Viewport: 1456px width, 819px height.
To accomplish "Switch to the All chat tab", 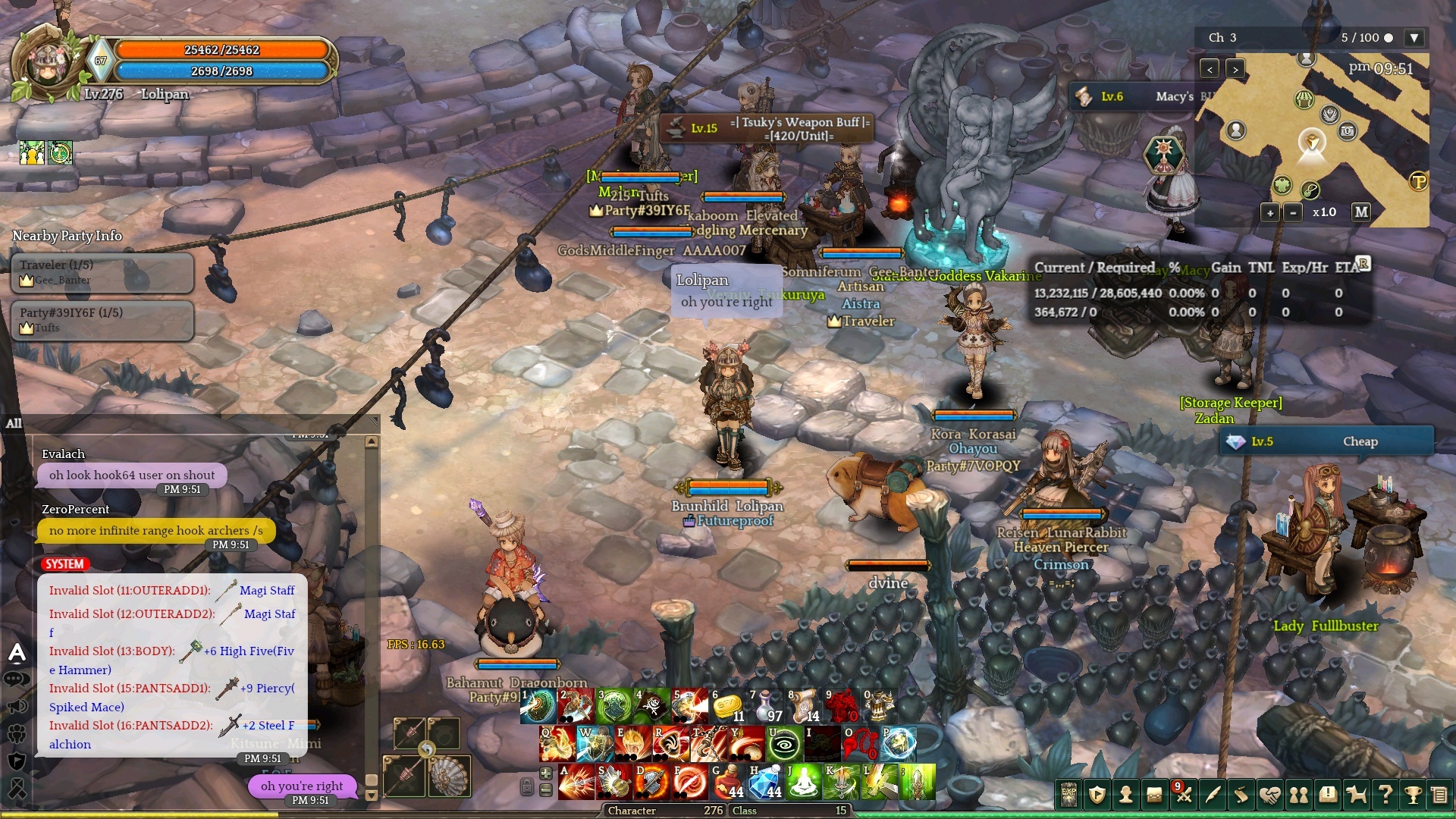I will (14, 423).
